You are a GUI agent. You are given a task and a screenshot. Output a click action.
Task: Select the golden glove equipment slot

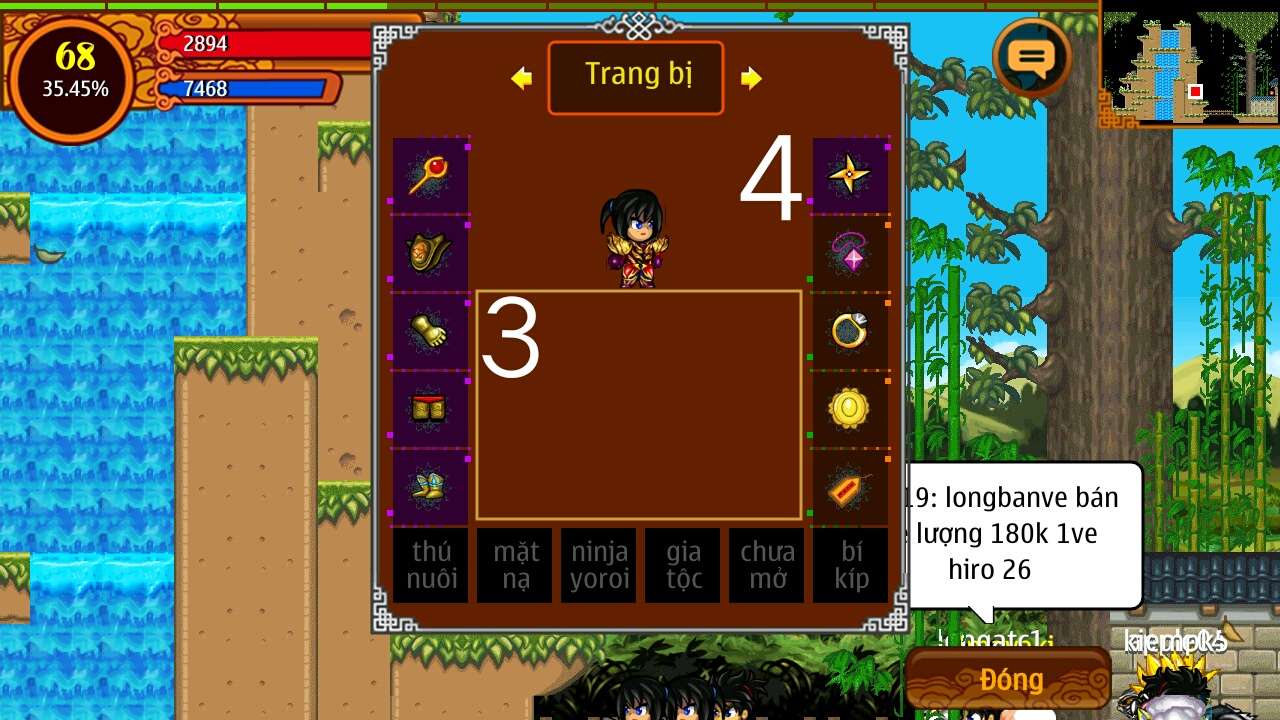coord(430,331)
